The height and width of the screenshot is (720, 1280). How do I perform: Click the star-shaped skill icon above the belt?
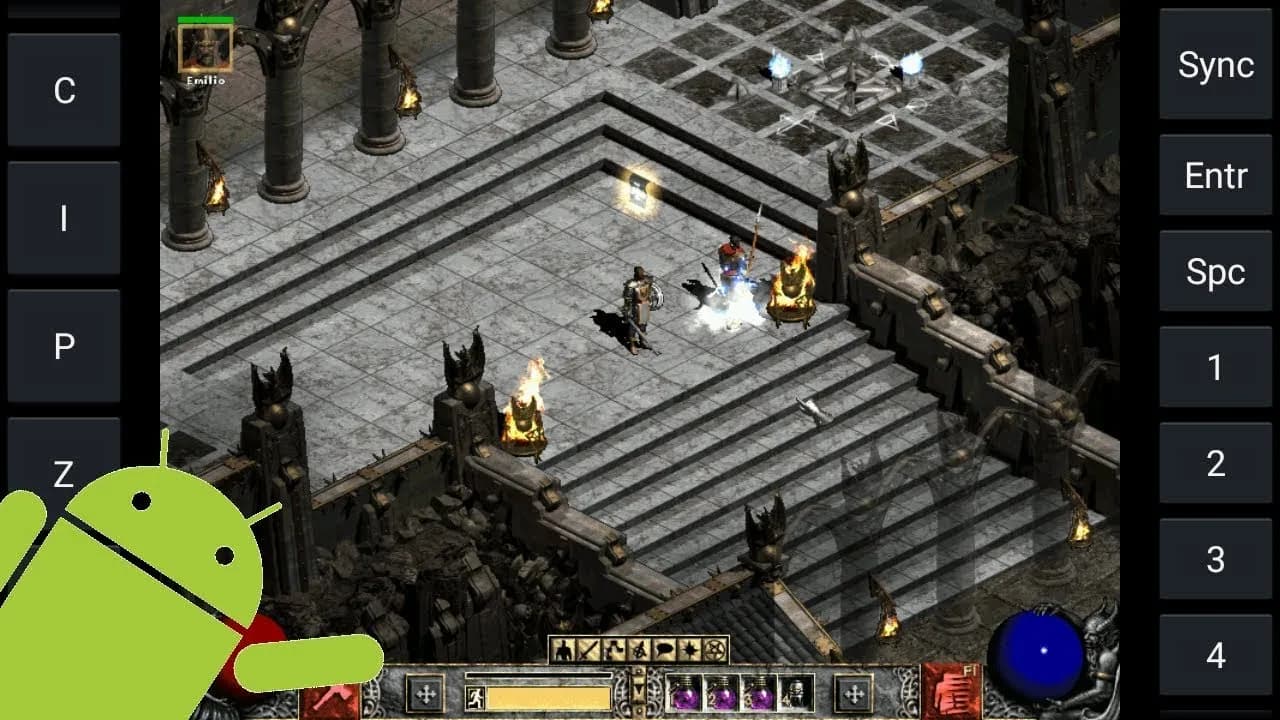point(689,649)
